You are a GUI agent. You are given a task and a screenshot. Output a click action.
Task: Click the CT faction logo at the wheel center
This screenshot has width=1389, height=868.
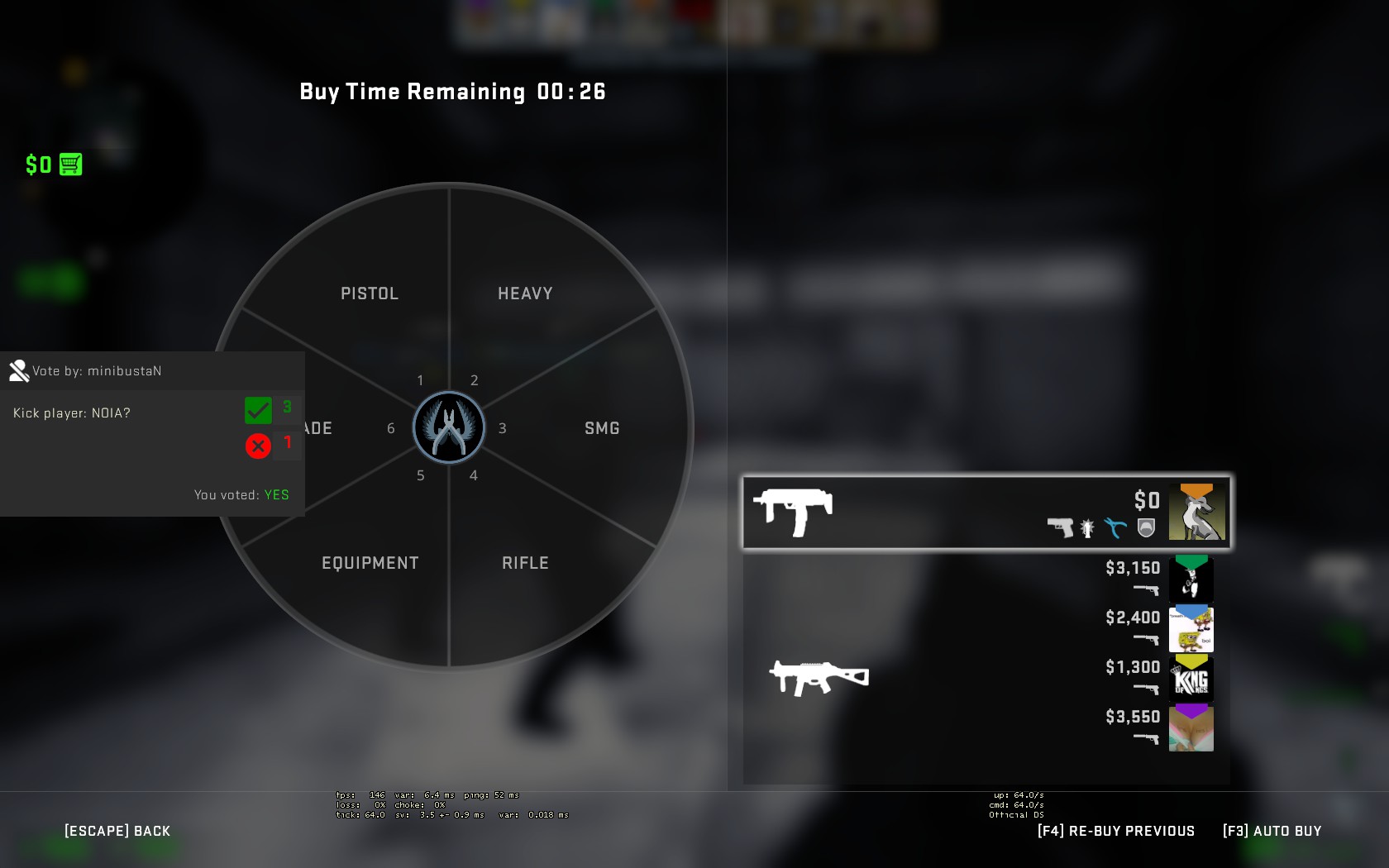(x=449, y=427)
